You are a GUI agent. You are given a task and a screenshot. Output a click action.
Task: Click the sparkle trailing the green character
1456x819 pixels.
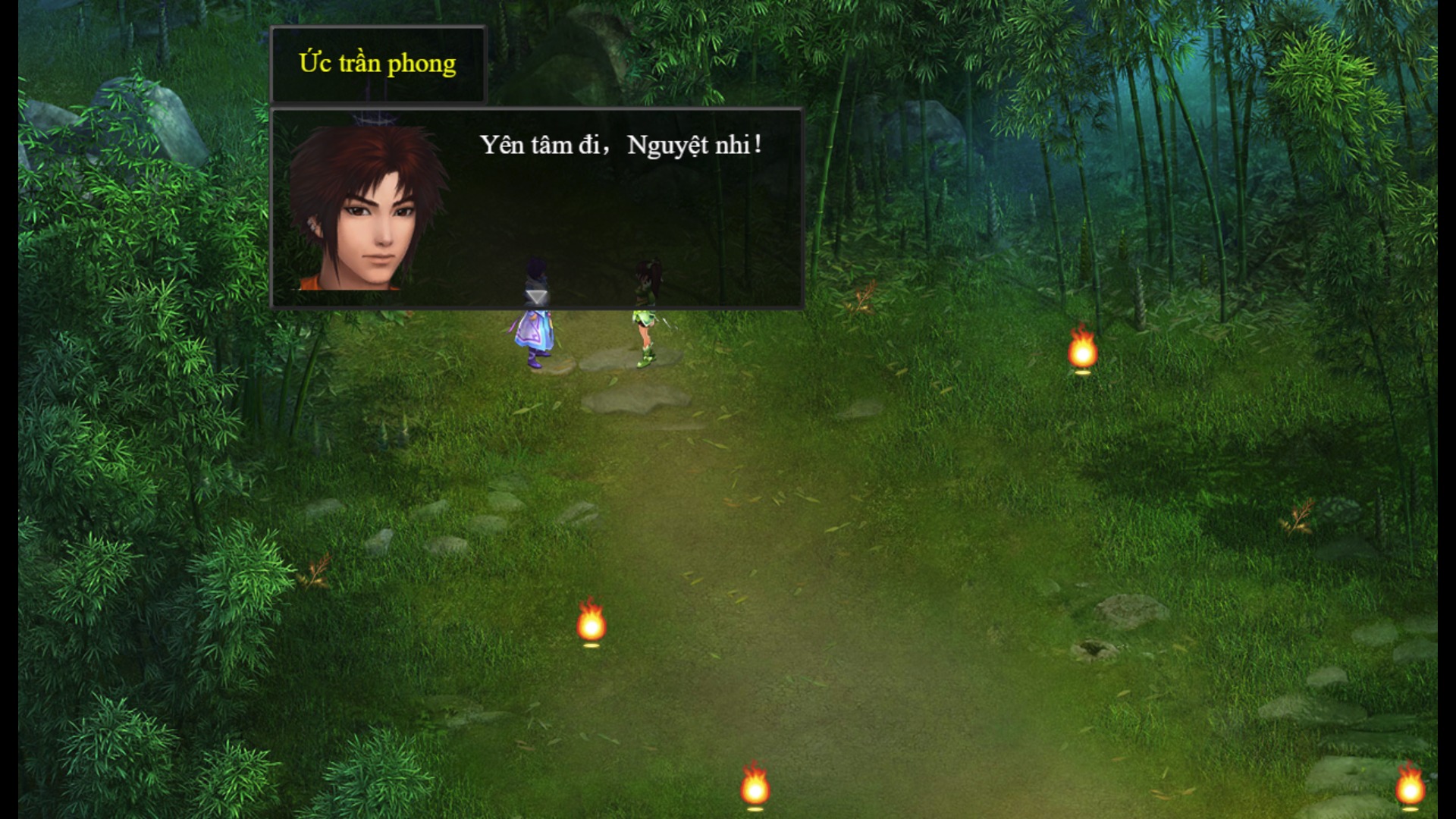(666, 323)
